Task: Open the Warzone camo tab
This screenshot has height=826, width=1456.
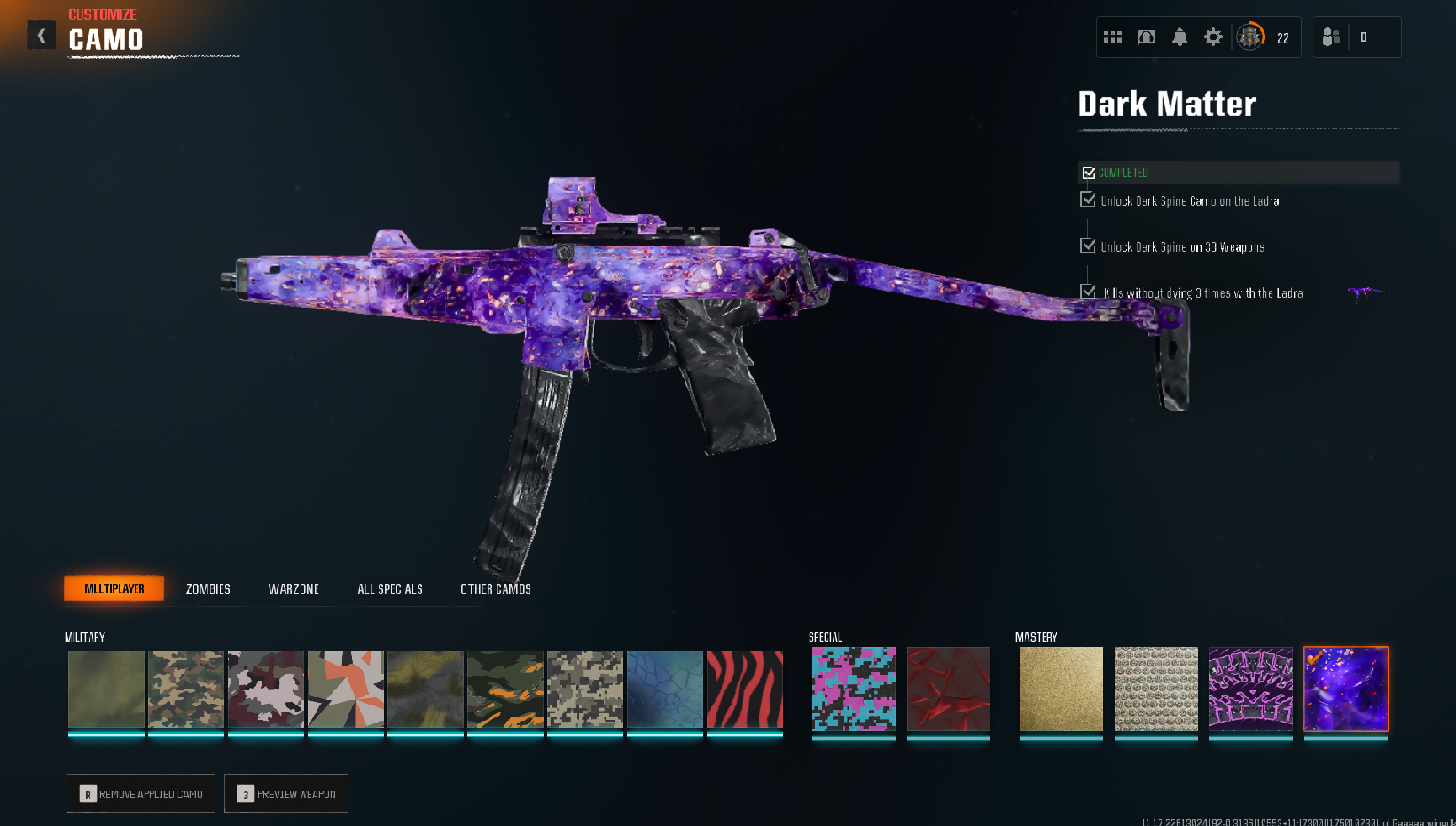Action: click(294, 589)
